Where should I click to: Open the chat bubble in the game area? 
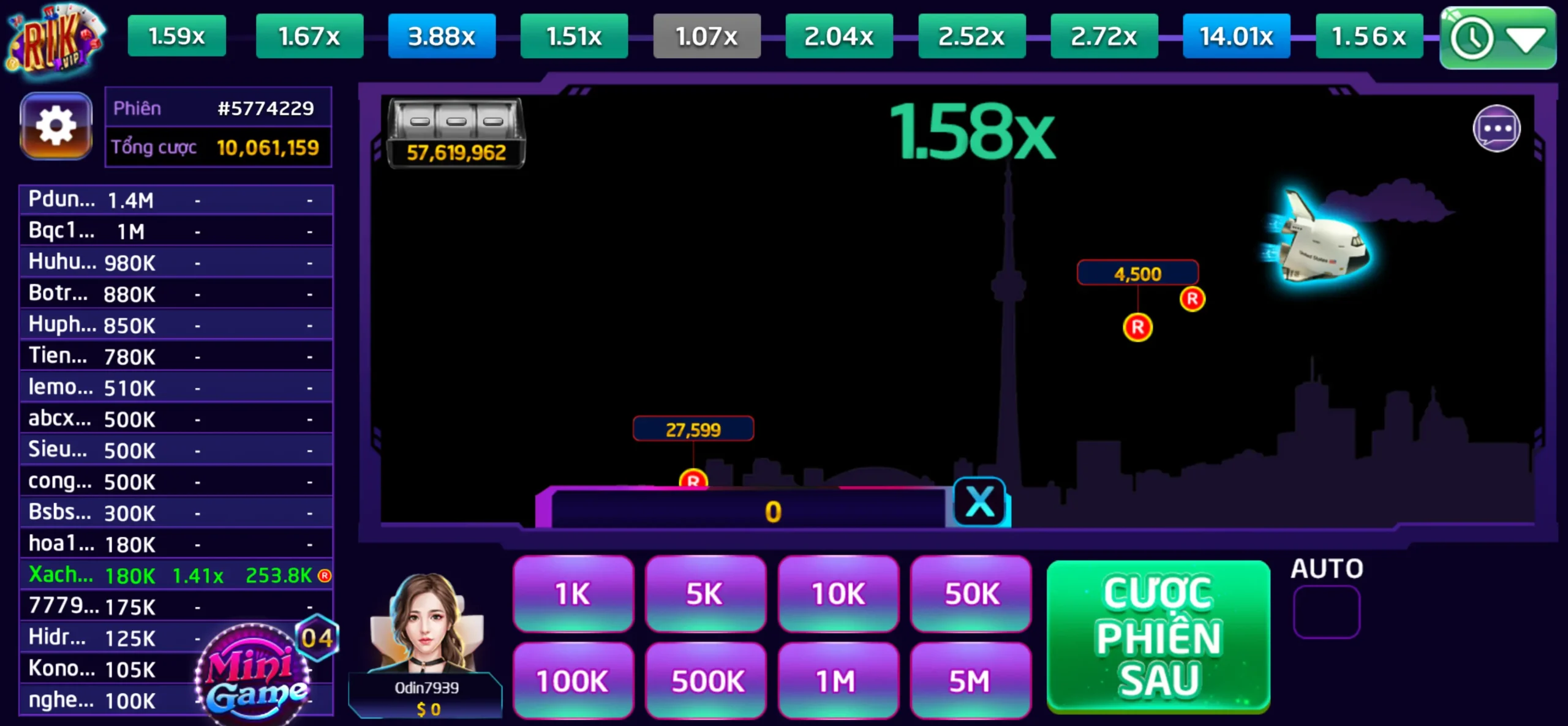click(1497, 127)
